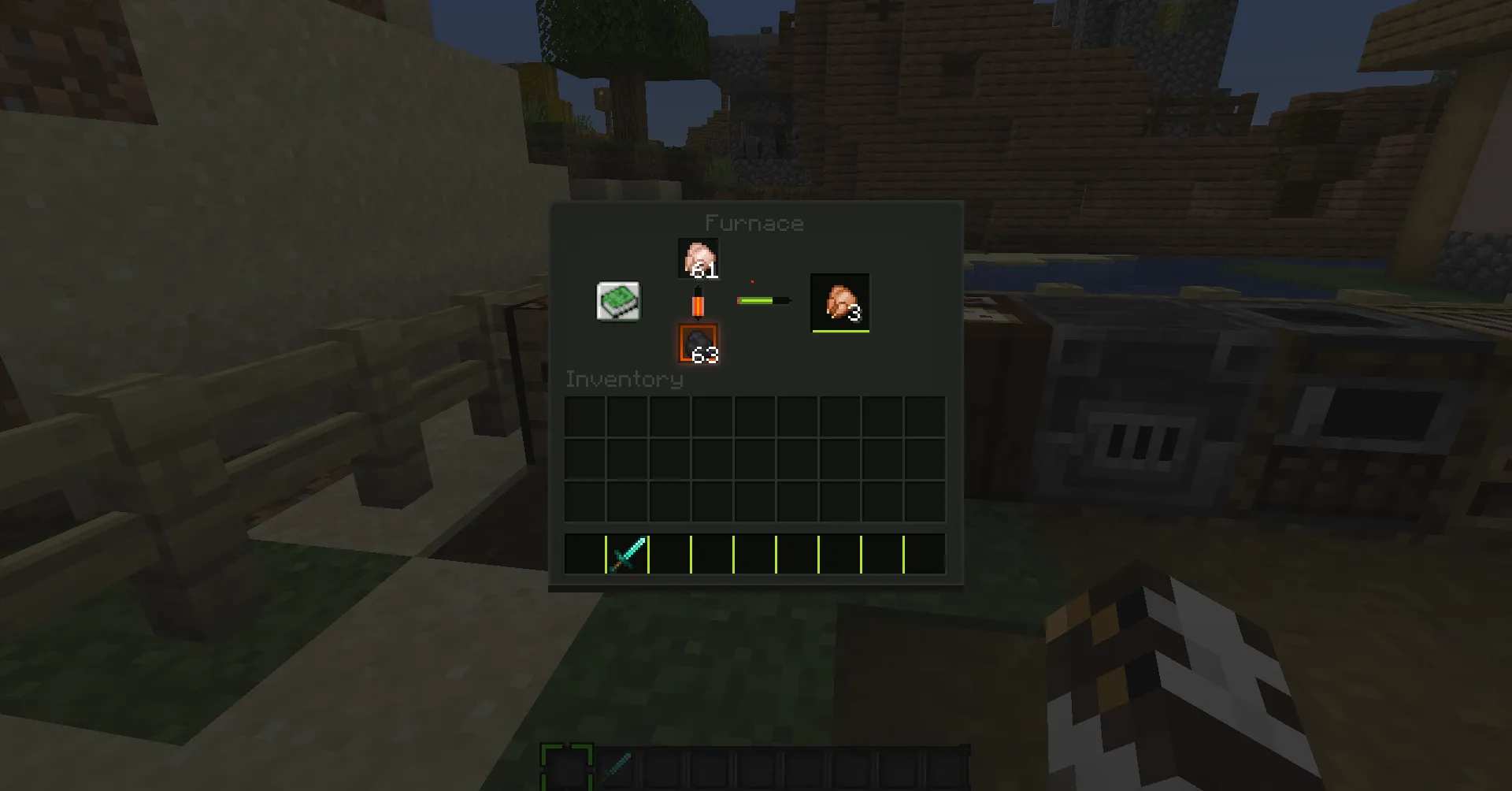The height and width of the screenshot is (791, 1512).
Task: Click the middle slot of the GUI hotbar row
Action: [x=754, y=554]
